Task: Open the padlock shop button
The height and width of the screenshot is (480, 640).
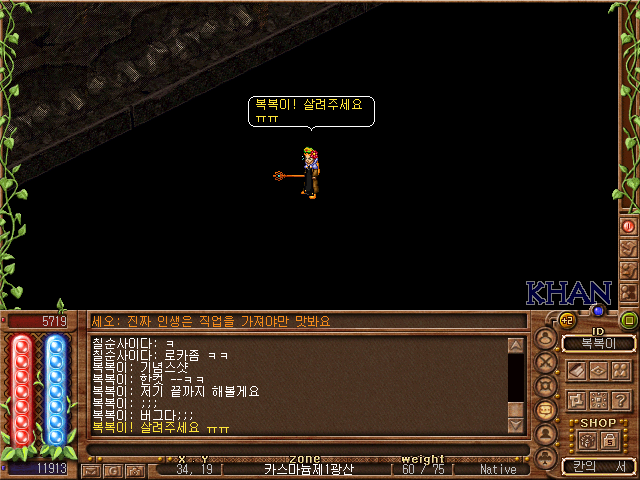Action: click(609, 439)
